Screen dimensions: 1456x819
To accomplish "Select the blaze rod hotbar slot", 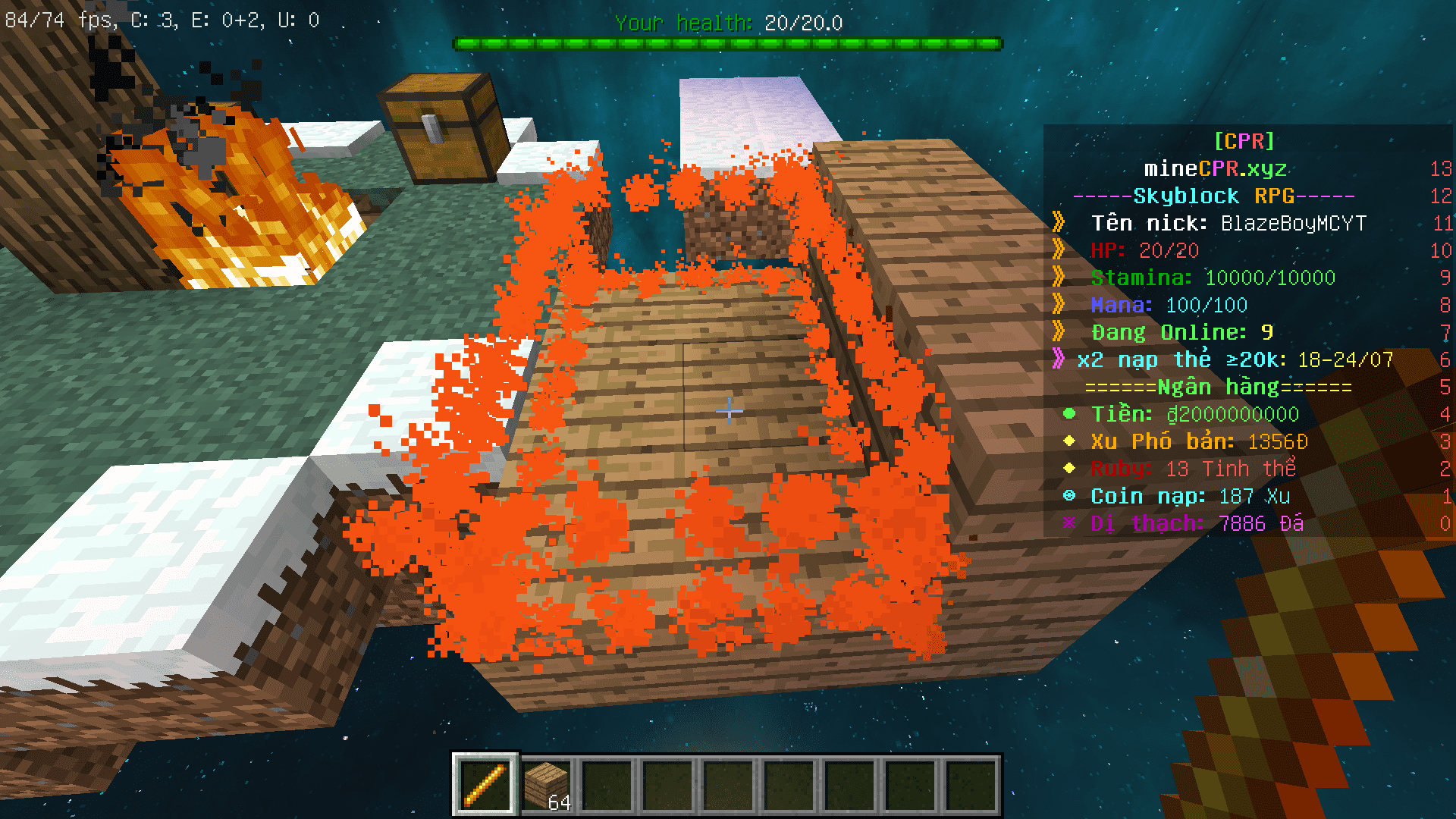I will [x=485, y=784].
